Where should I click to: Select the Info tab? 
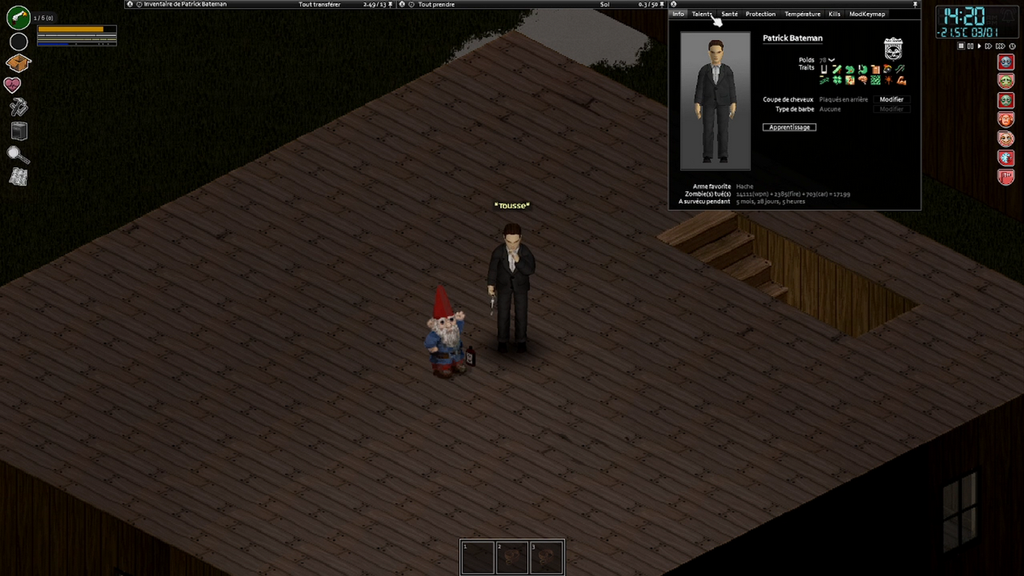(678, 14)
